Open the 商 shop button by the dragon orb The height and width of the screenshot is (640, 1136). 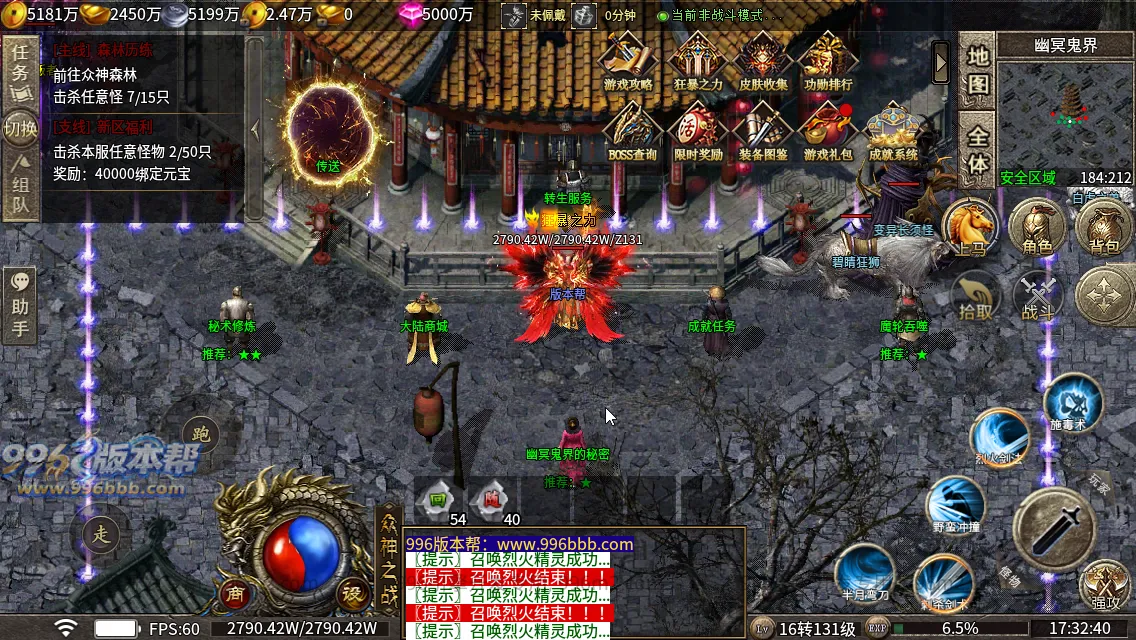pos(236,592)
